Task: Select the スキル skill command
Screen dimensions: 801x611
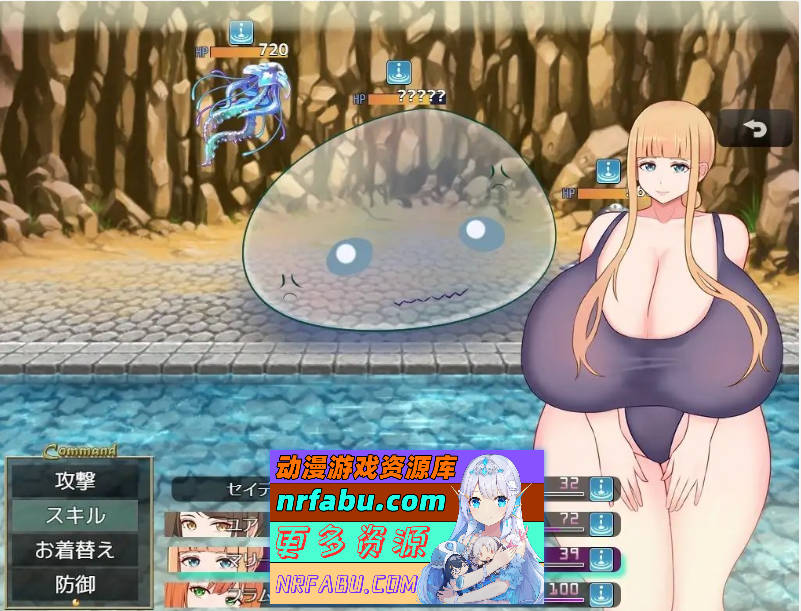Action: [75, 516]
